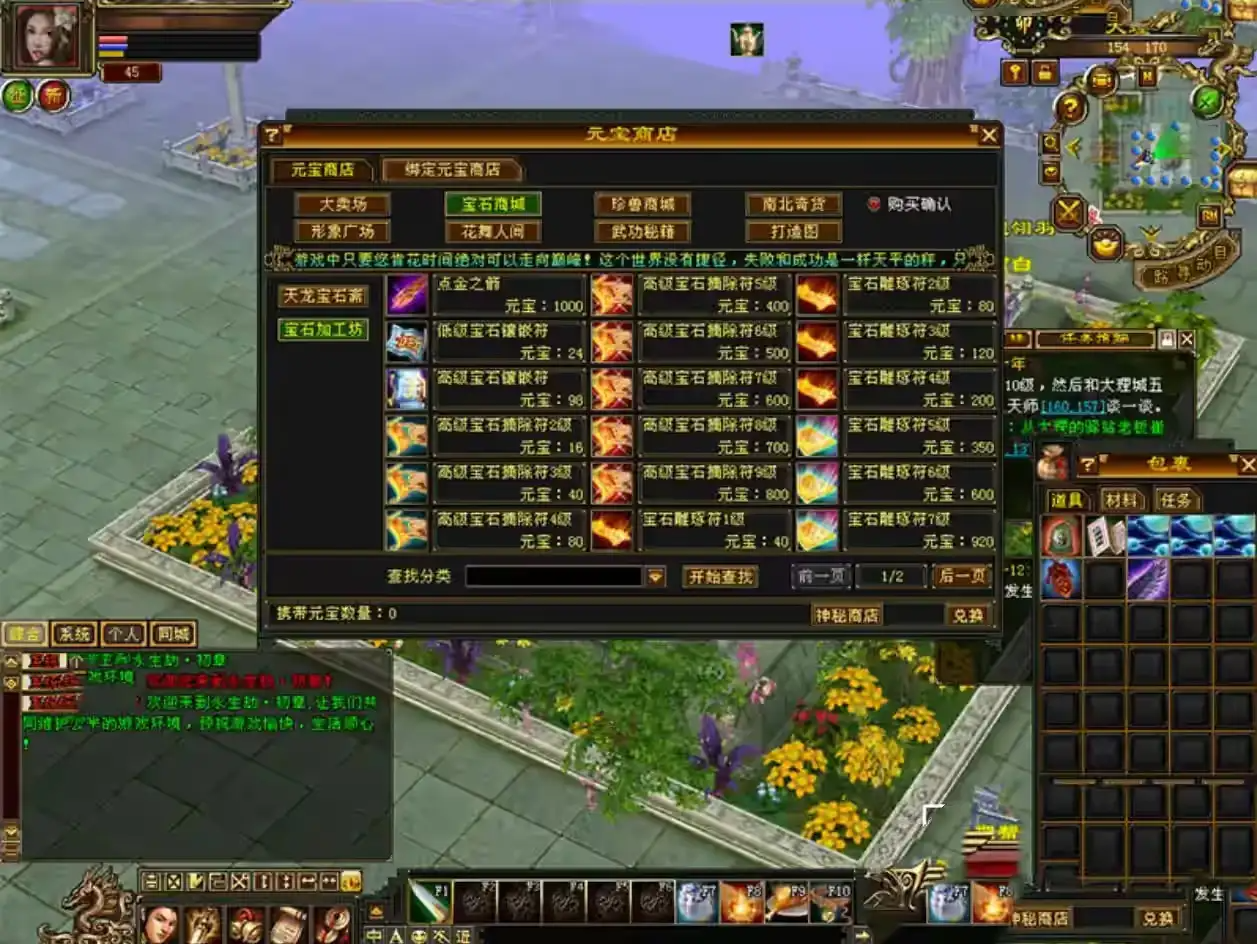Switch to the 材料 bag tab

tap(1122, 500)
